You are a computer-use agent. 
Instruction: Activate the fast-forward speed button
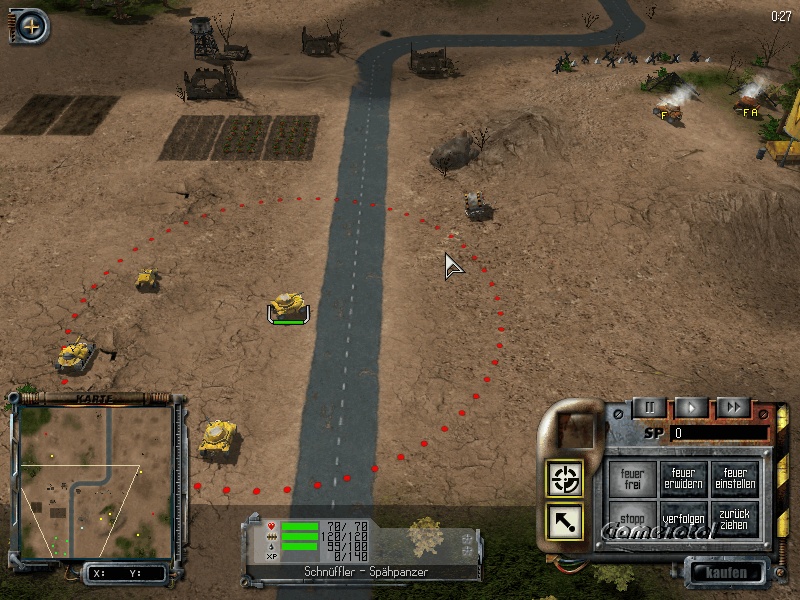733,407
